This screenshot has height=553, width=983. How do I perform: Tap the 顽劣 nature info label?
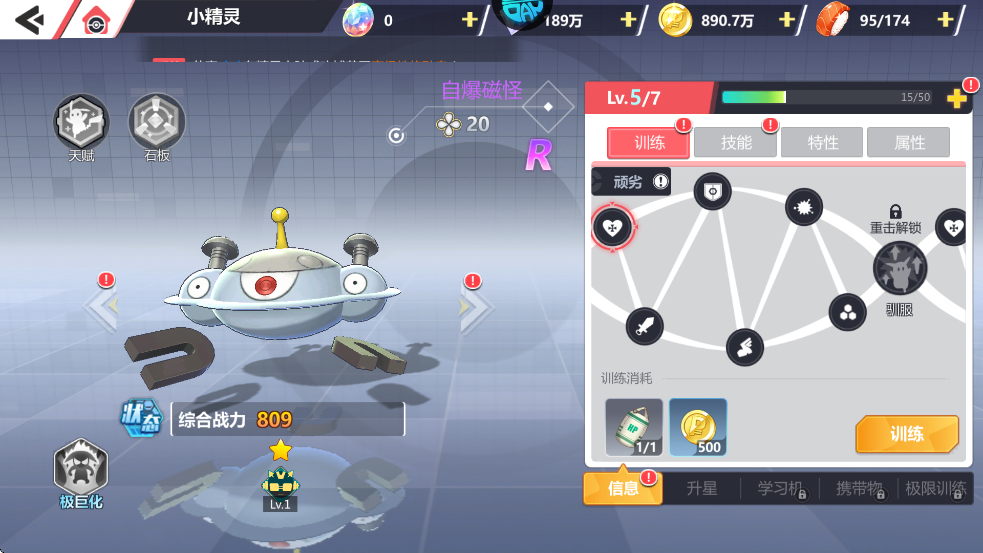632,181
